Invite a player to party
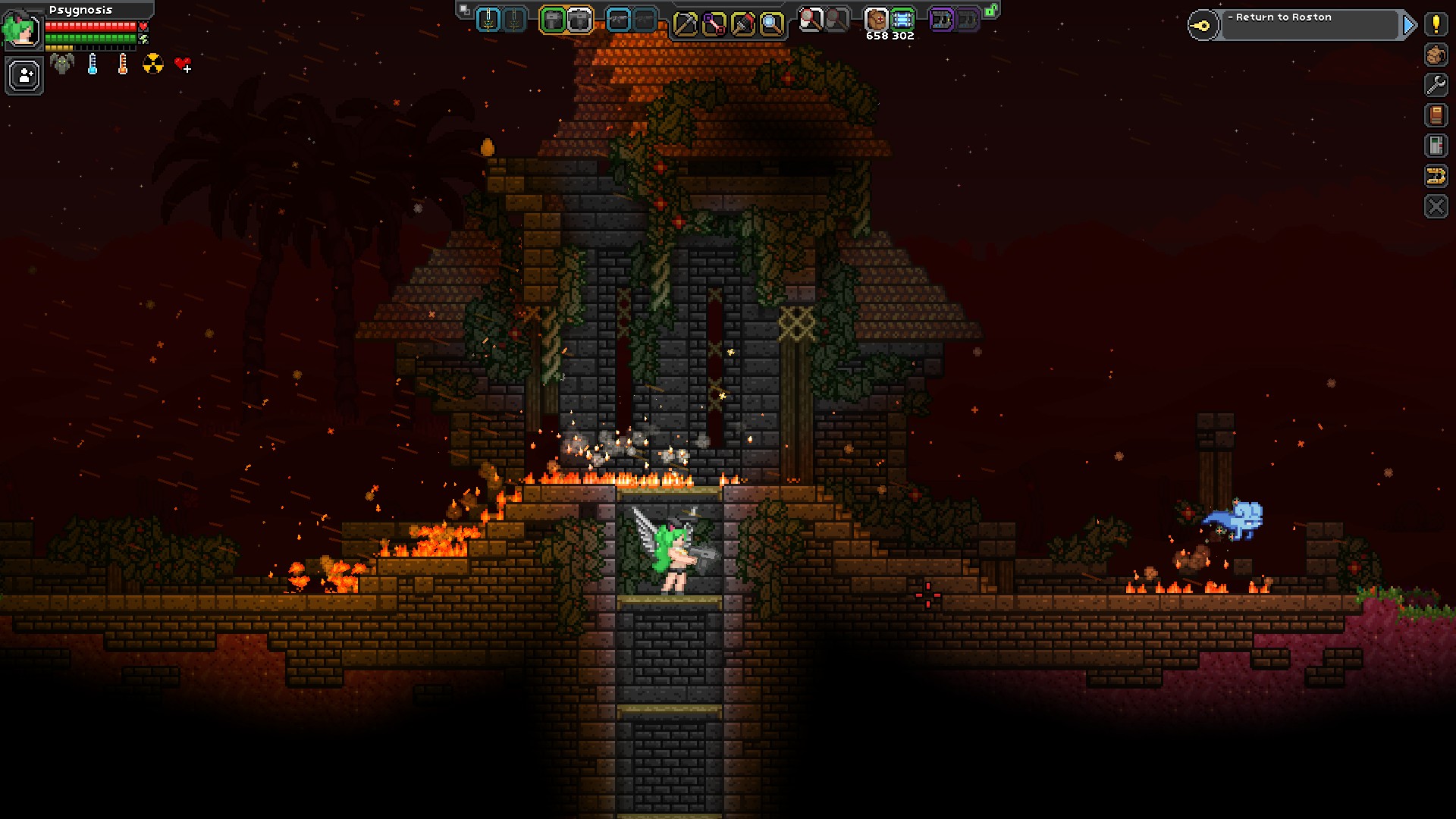 coord(24,77)
